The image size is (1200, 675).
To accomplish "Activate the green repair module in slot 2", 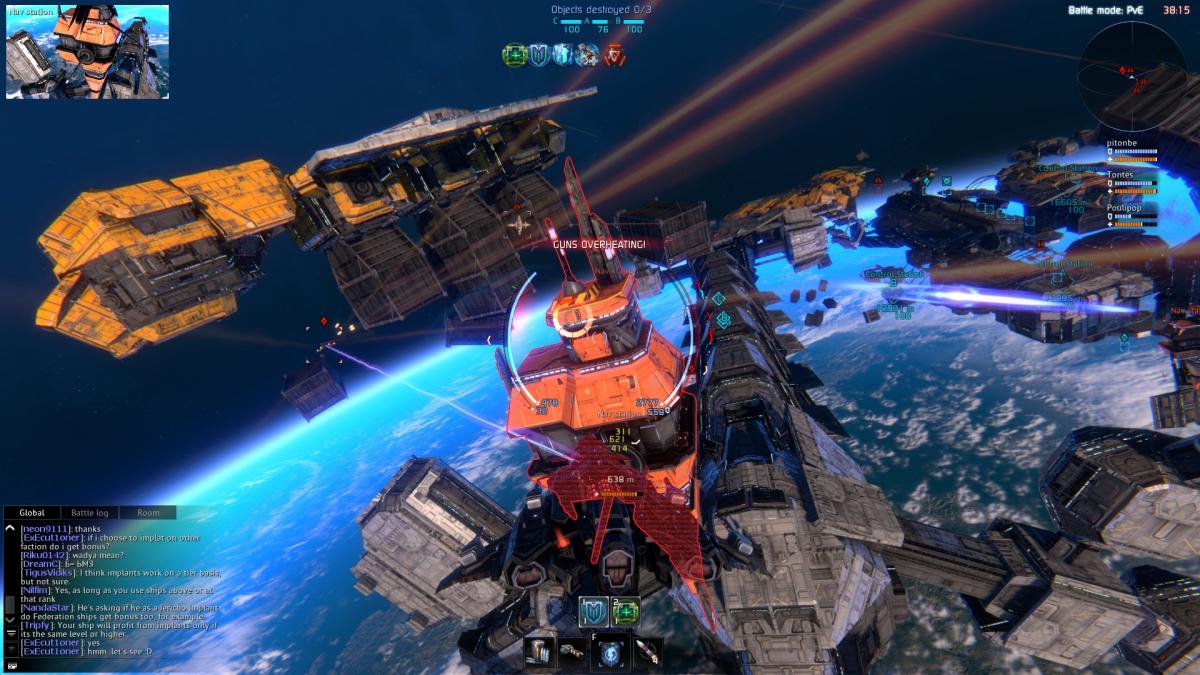I will coord(626,612).
